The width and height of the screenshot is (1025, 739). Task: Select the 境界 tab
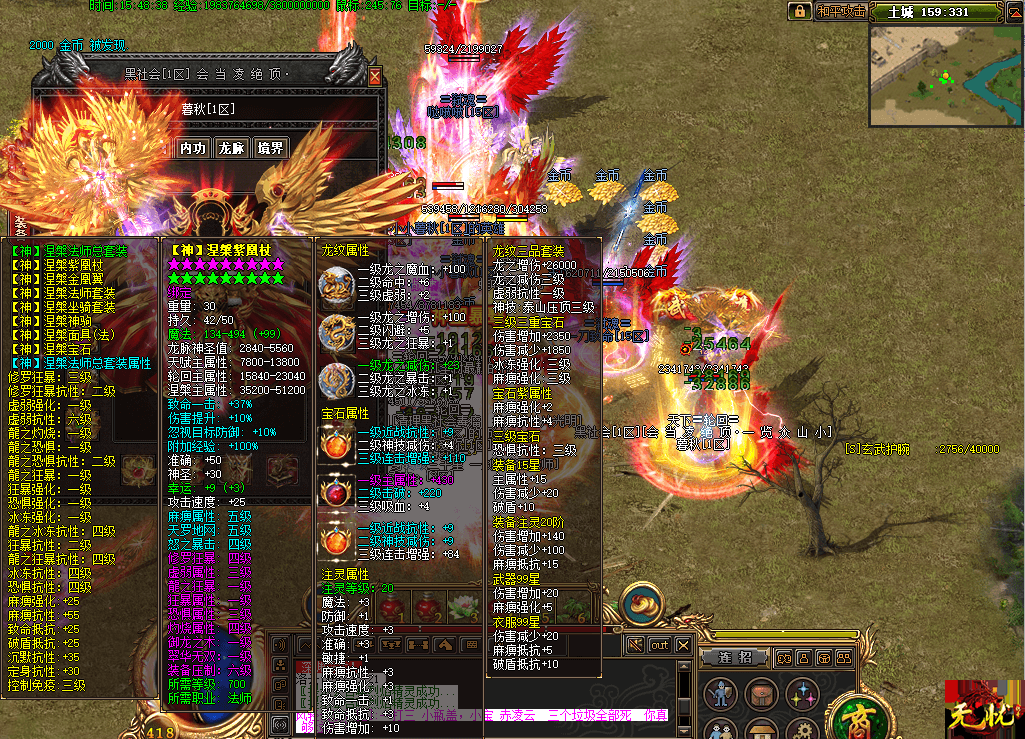(x=271, y=148)
